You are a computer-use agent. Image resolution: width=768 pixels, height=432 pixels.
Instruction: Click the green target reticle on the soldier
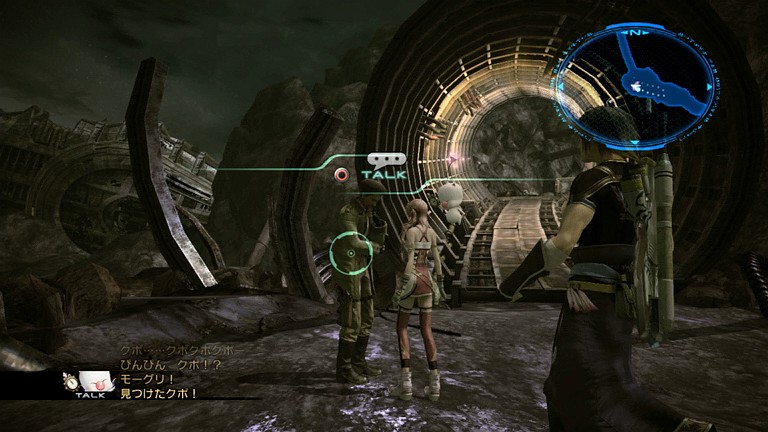point(350,253)
